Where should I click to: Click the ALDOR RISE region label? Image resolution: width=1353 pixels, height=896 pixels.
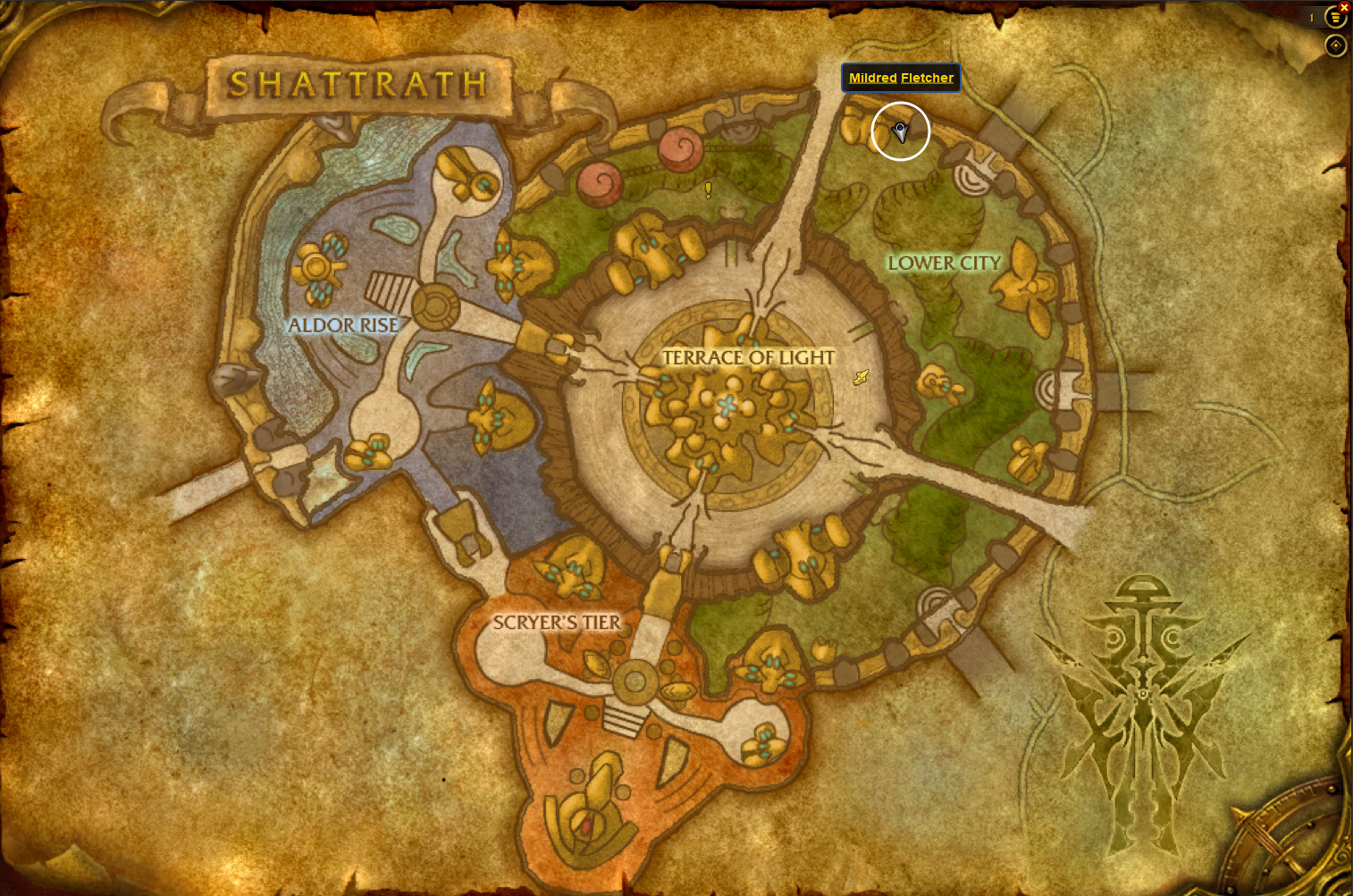[343, 325]
